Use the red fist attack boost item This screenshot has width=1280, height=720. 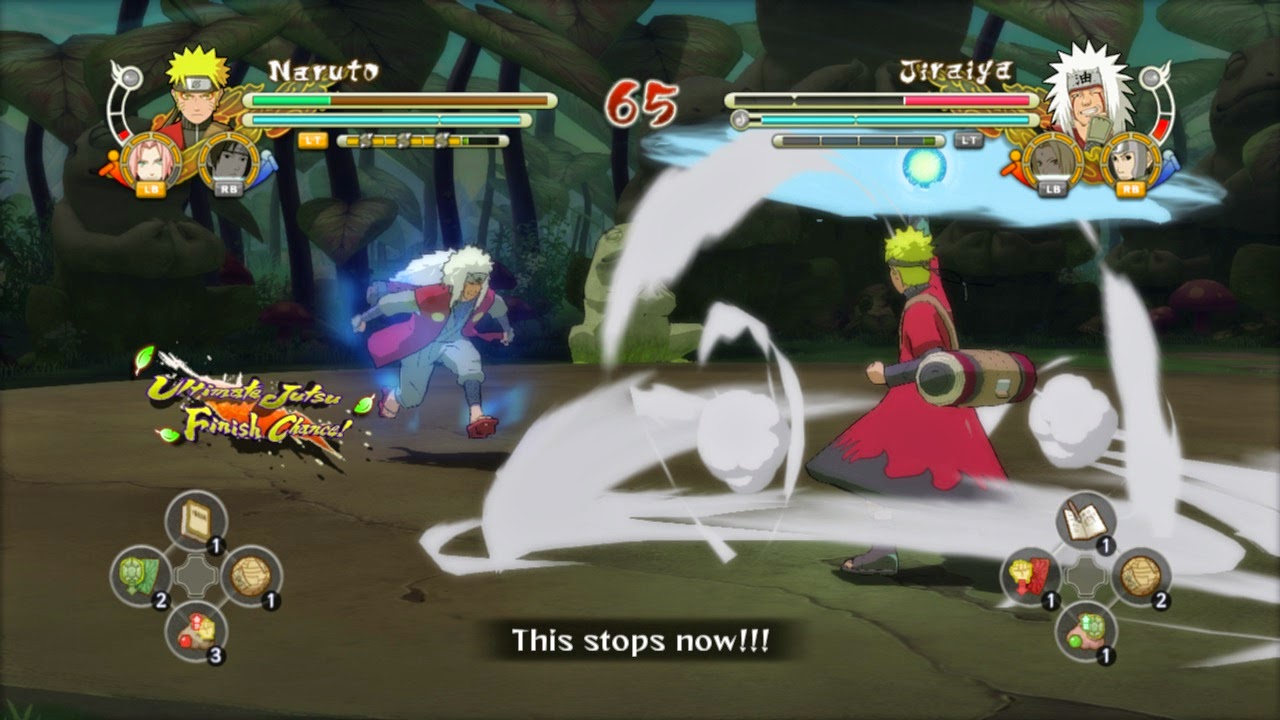pos(1031,575)
